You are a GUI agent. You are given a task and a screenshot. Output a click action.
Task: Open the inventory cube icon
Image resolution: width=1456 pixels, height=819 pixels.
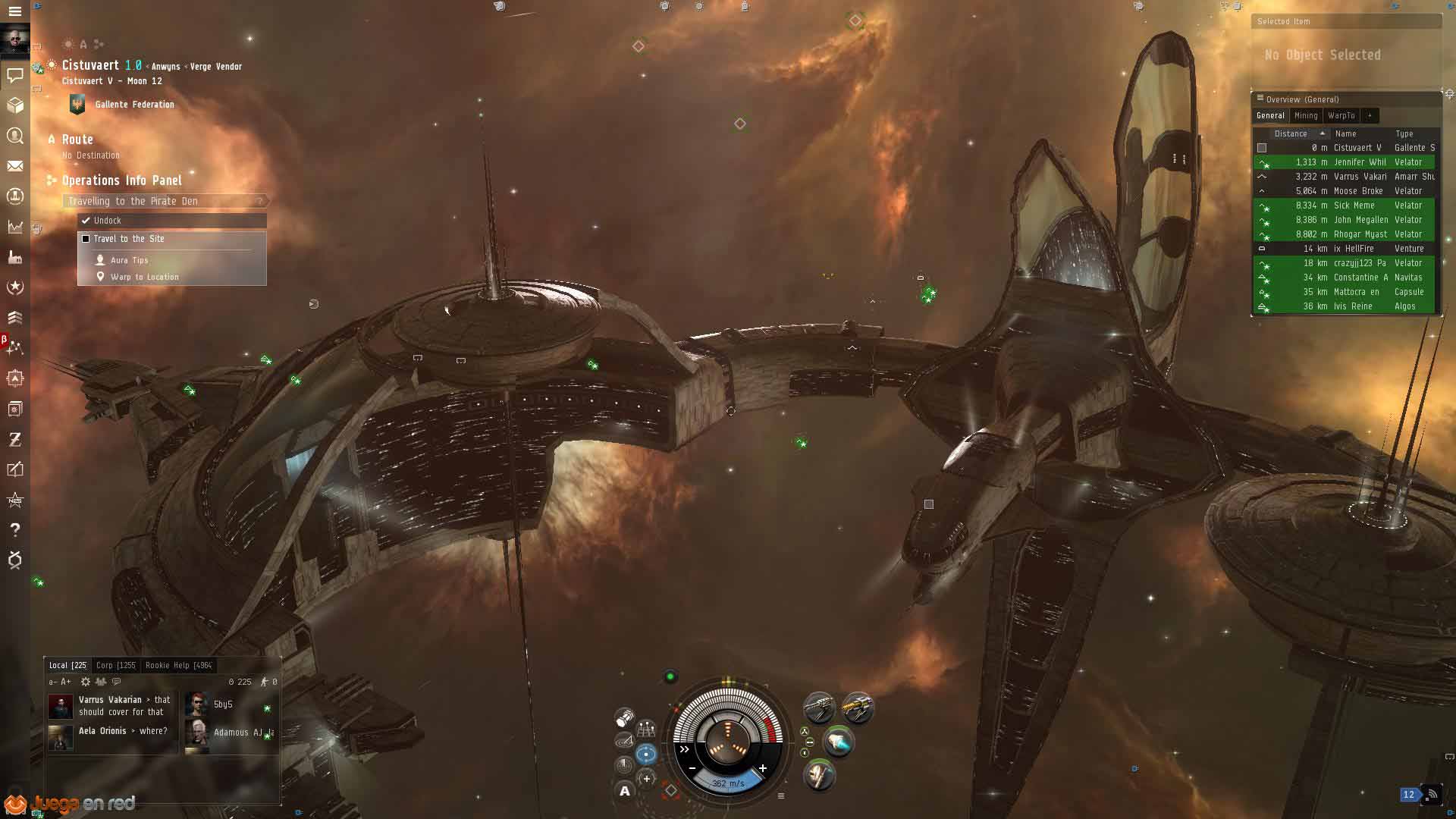pyautogui.click(x=14, y=105)
